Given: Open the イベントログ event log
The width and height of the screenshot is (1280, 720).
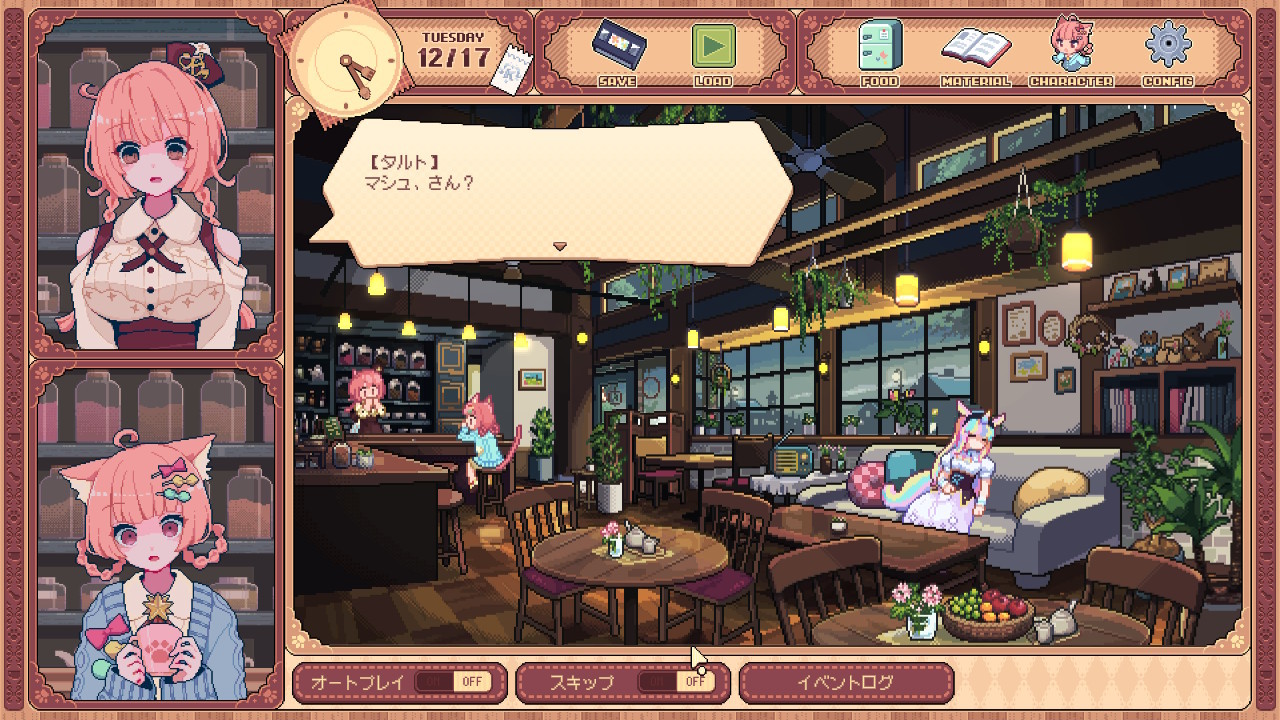Looking at the screenshot, I should [845, 682].
